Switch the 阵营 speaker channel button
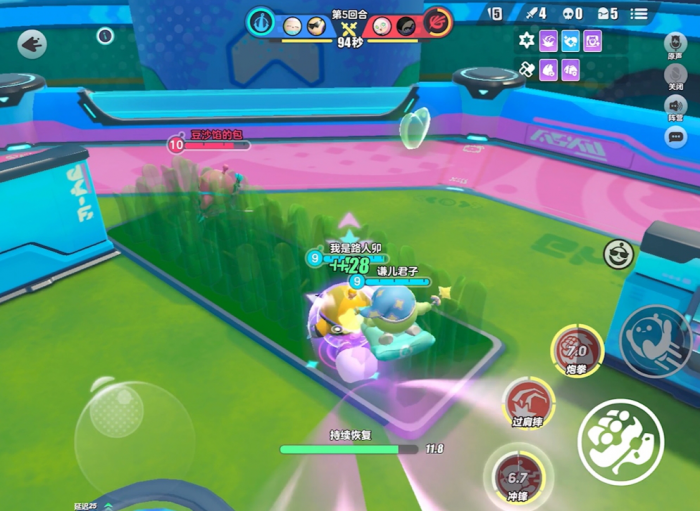 (677, 109)
